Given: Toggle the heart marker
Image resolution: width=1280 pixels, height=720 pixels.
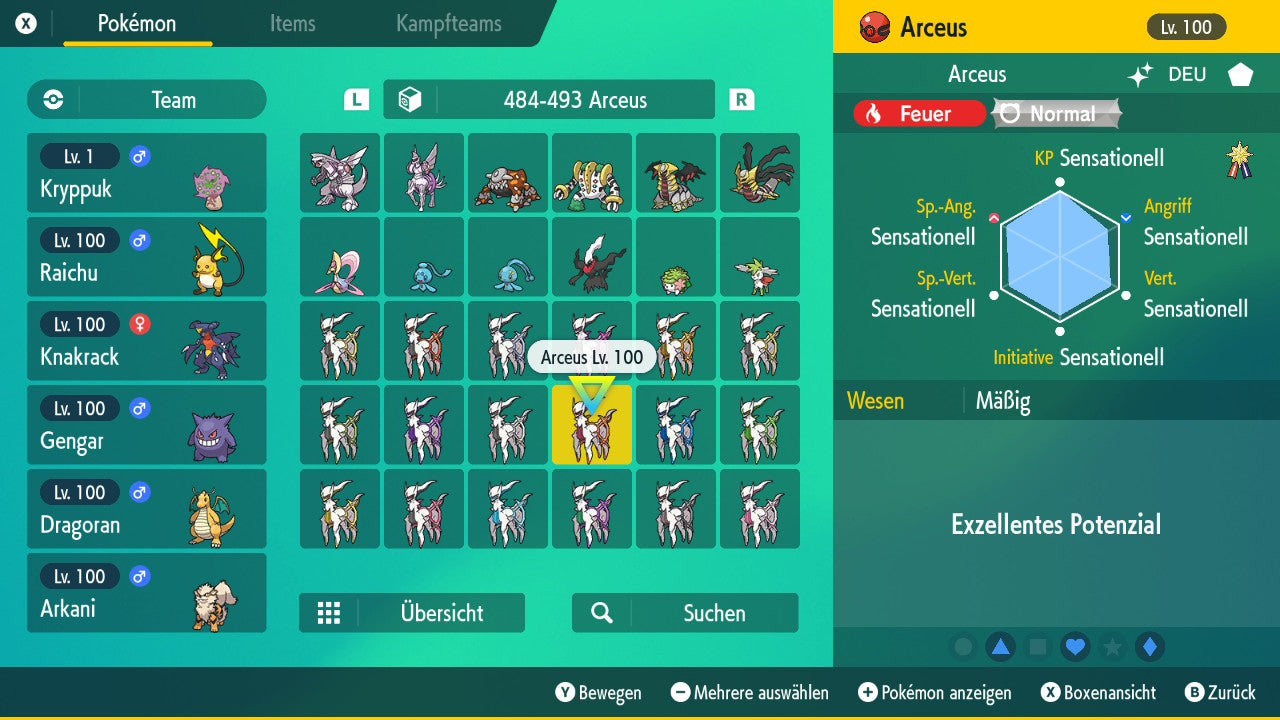Looking at the screenshot, I should tap(1075, 647).
